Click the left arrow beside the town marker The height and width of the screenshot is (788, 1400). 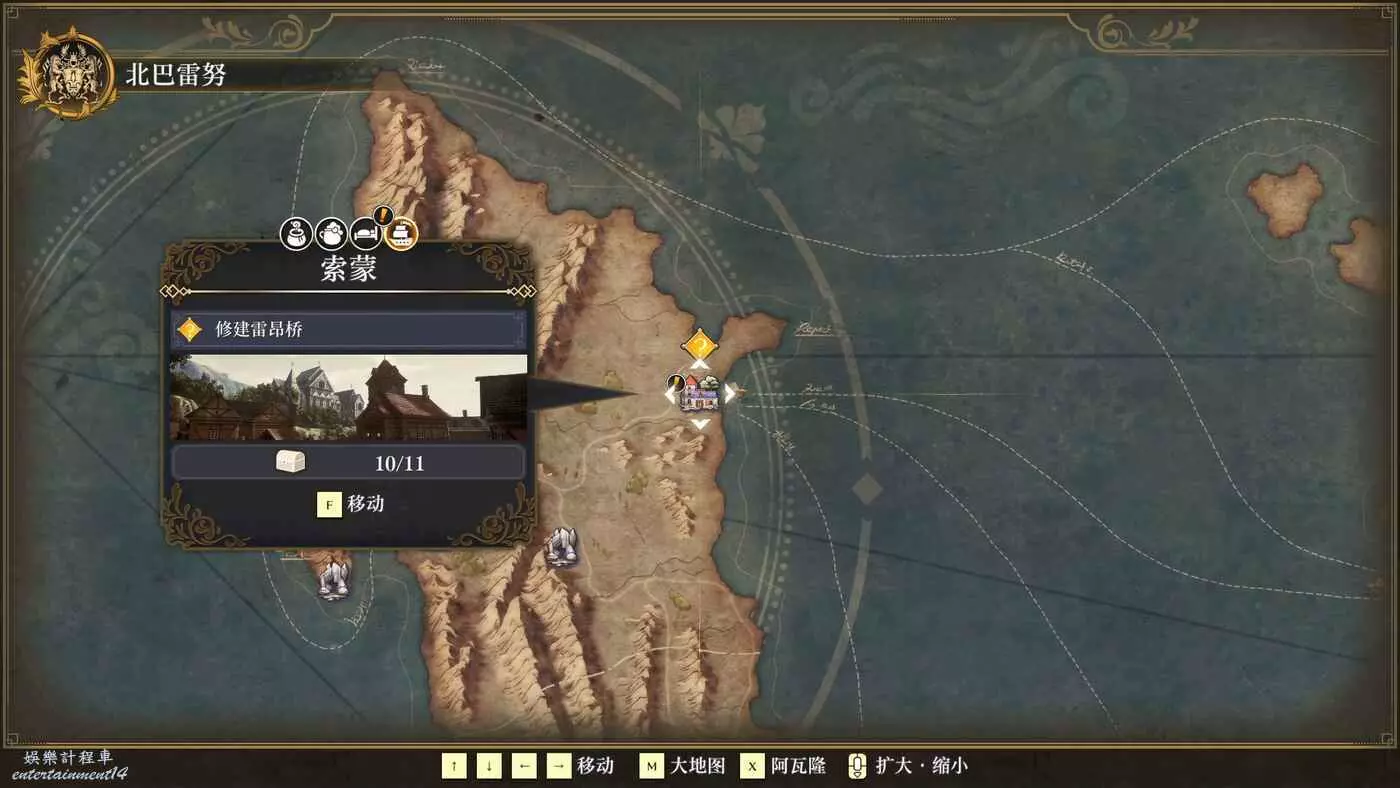click(669, 394)
